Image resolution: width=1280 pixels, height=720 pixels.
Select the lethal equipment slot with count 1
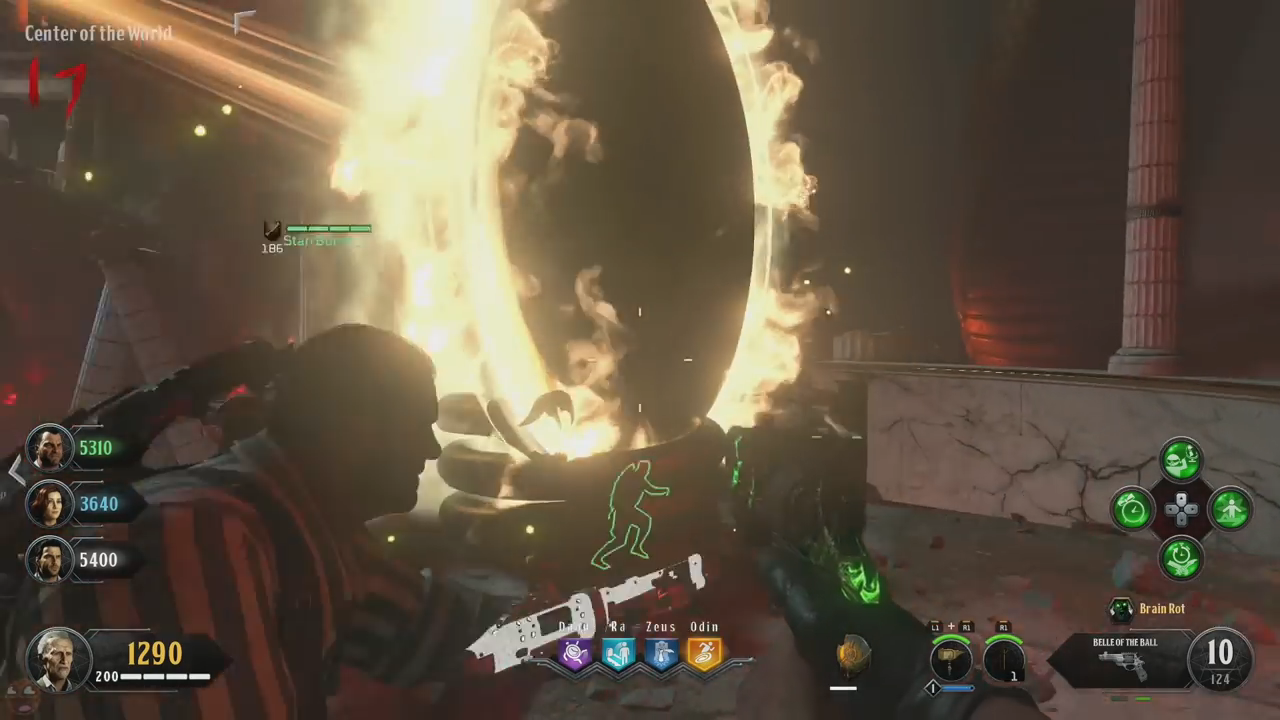pos(1003,660)
